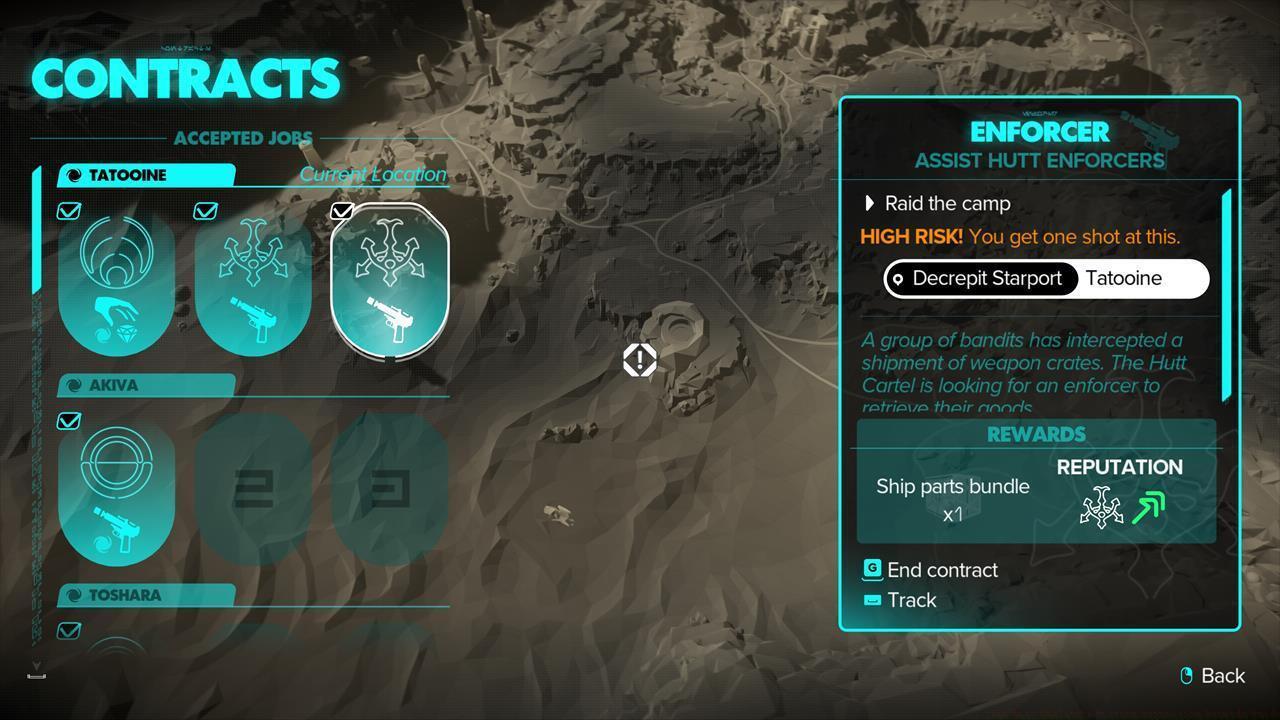Click the location pin in the Decrepit Starport pill
Screen dimensions: 1280x720
pyautogui.click(x=899, y=279)
